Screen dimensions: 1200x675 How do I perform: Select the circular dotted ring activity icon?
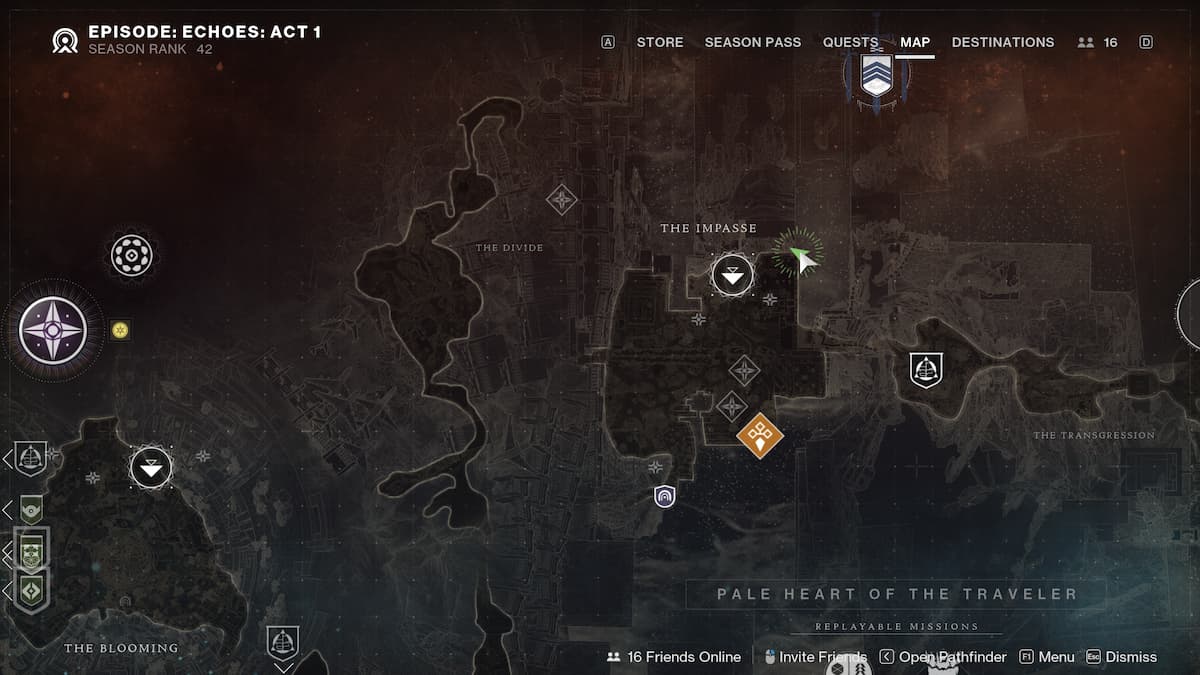pyautogui.click(x=131, y=256)
